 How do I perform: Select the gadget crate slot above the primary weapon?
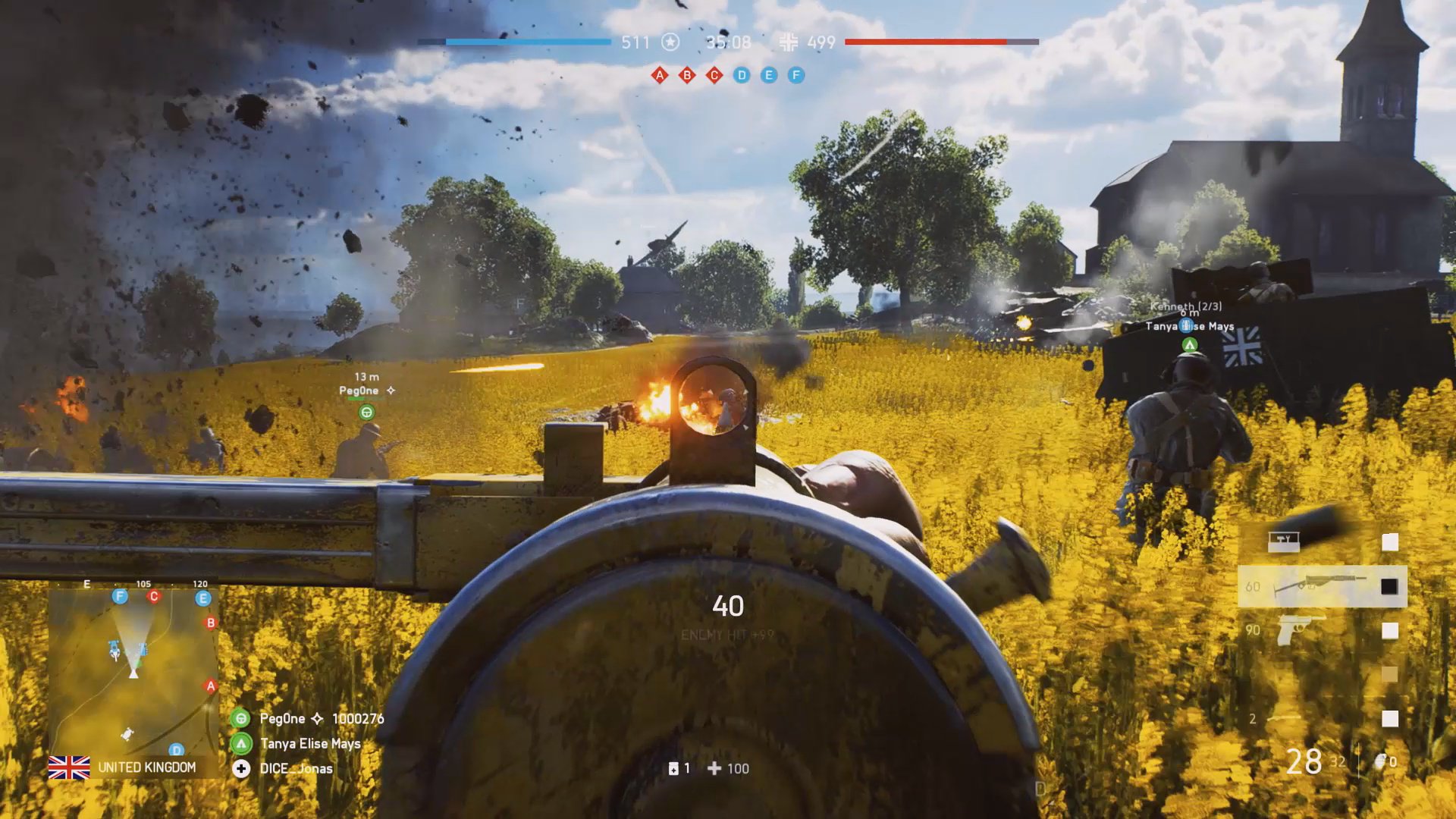click(x=1284, y=541)
